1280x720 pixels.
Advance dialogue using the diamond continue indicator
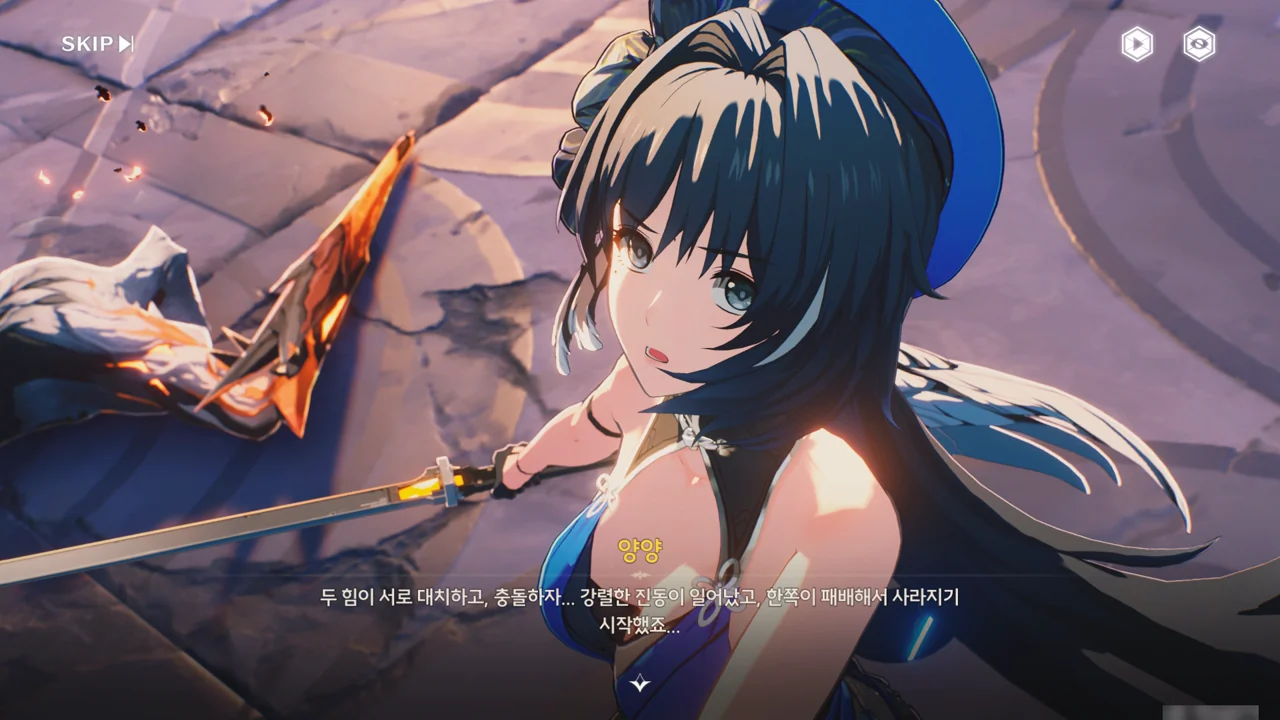[640, 683]
